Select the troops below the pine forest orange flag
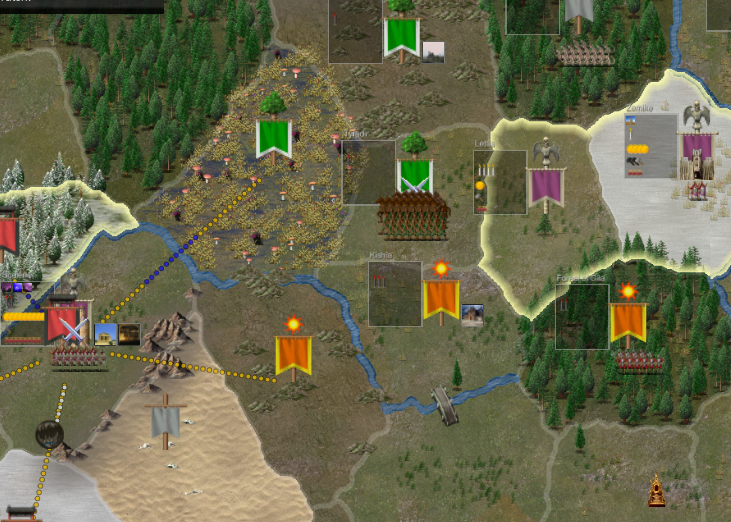 click(640, 362)
